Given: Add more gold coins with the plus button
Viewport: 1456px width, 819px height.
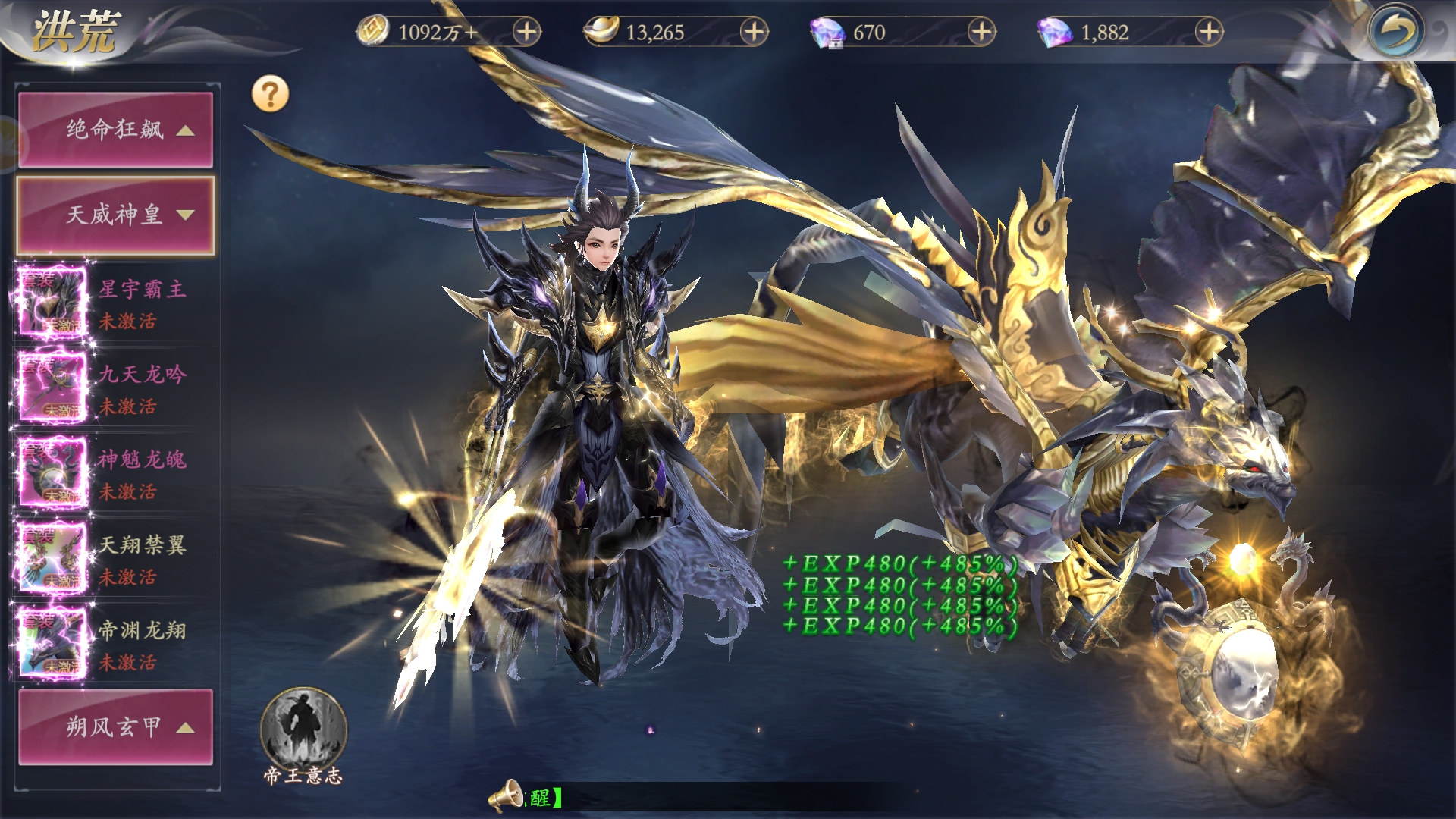Looking at the screenshot, I should [x=526, y=32].
